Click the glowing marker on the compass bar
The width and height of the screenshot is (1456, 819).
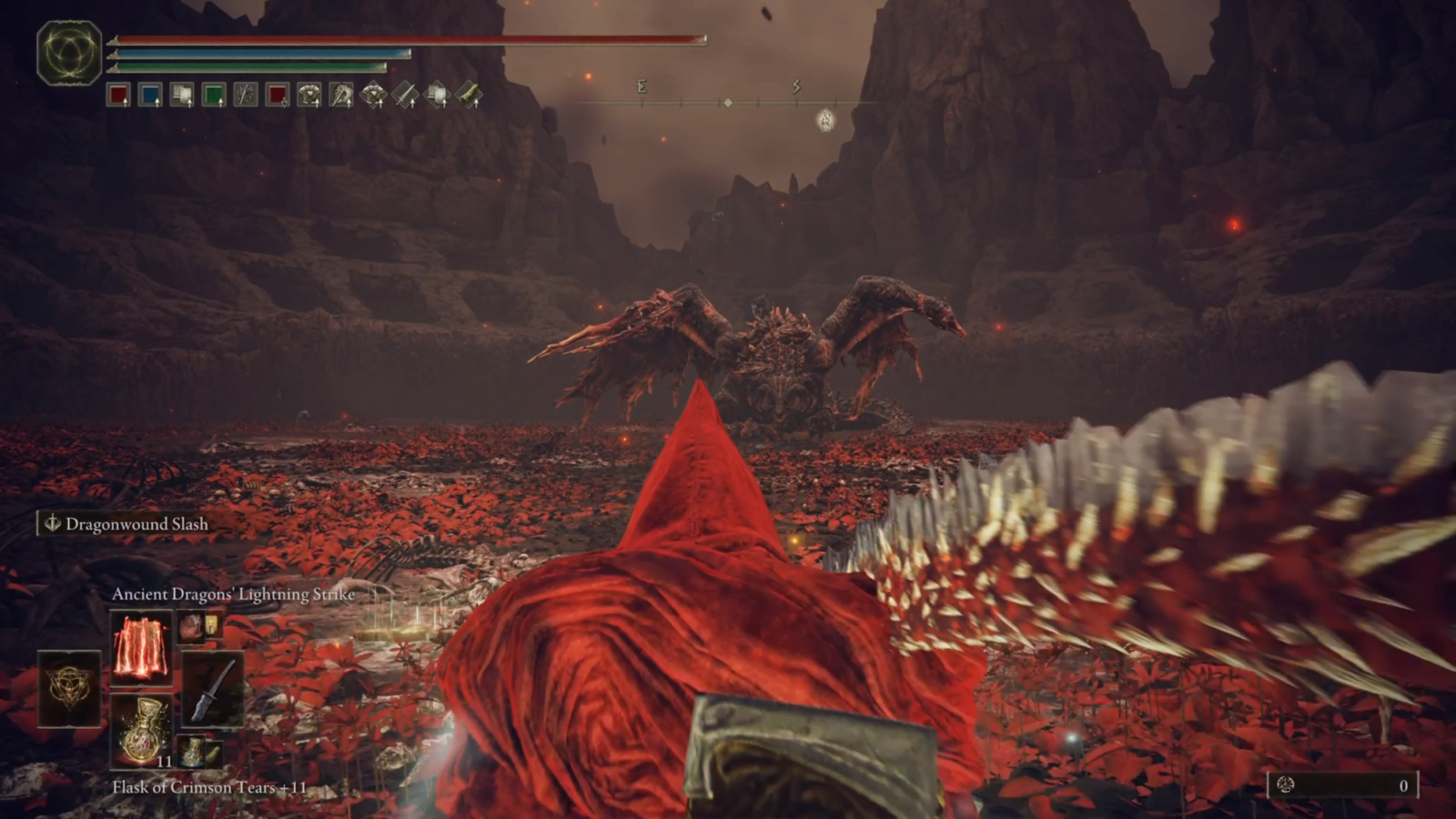[825, 120]
